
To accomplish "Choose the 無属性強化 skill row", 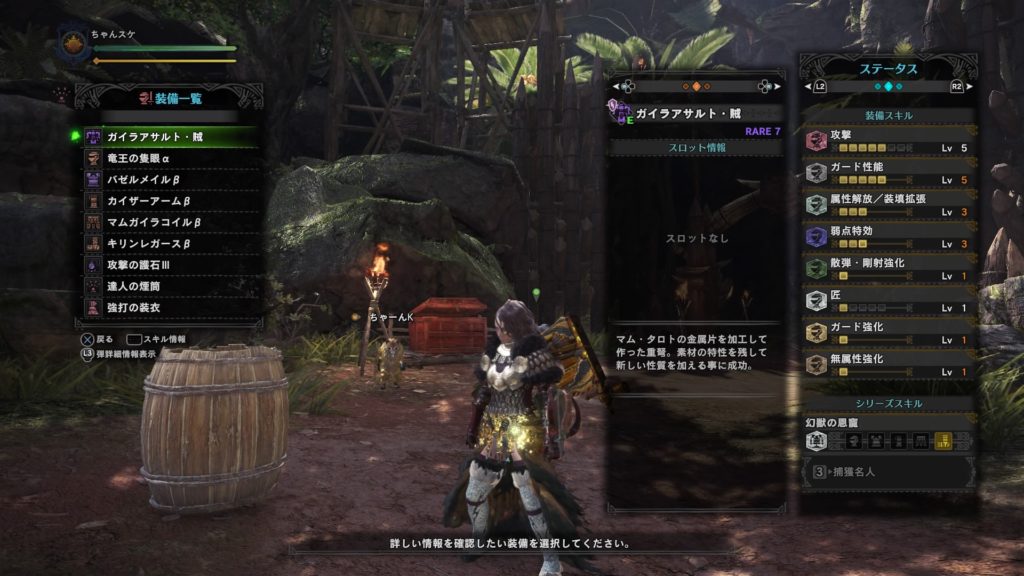I will (889, 364).
